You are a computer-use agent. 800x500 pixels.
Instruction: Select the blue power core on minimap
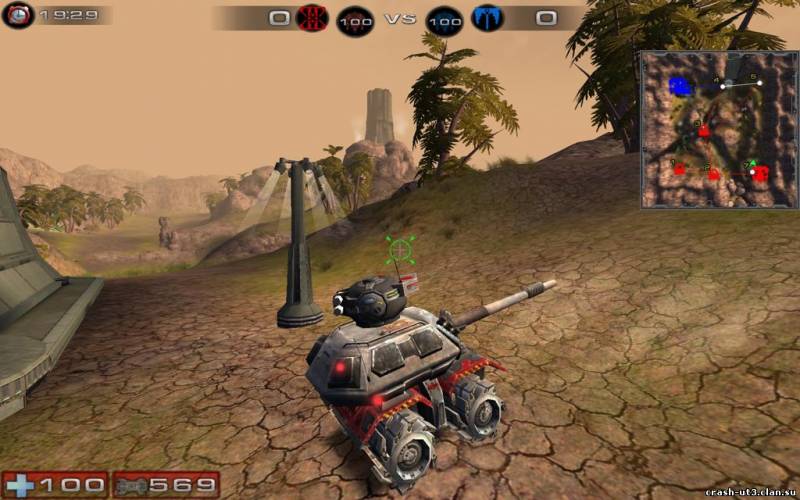(x=681, y=86)
